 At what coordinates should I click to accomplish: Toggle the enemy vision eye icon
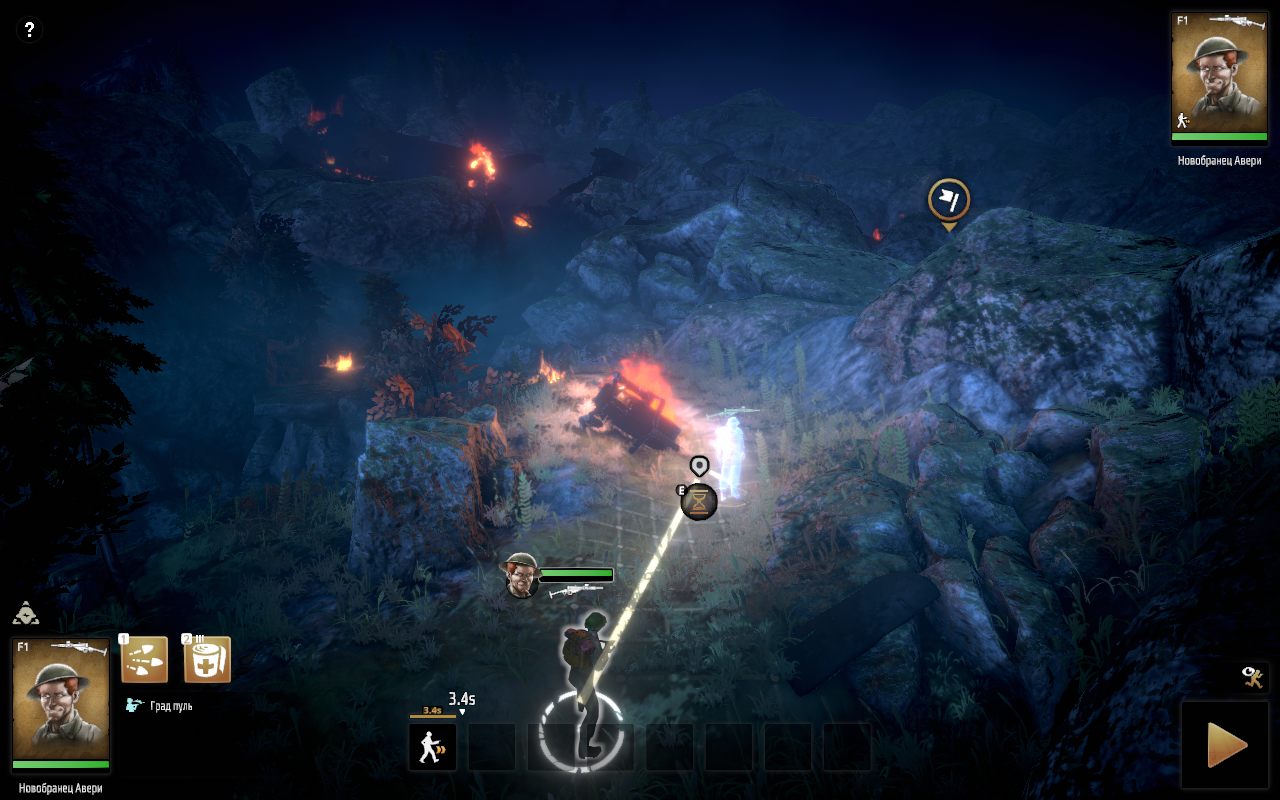point(1255,678)
